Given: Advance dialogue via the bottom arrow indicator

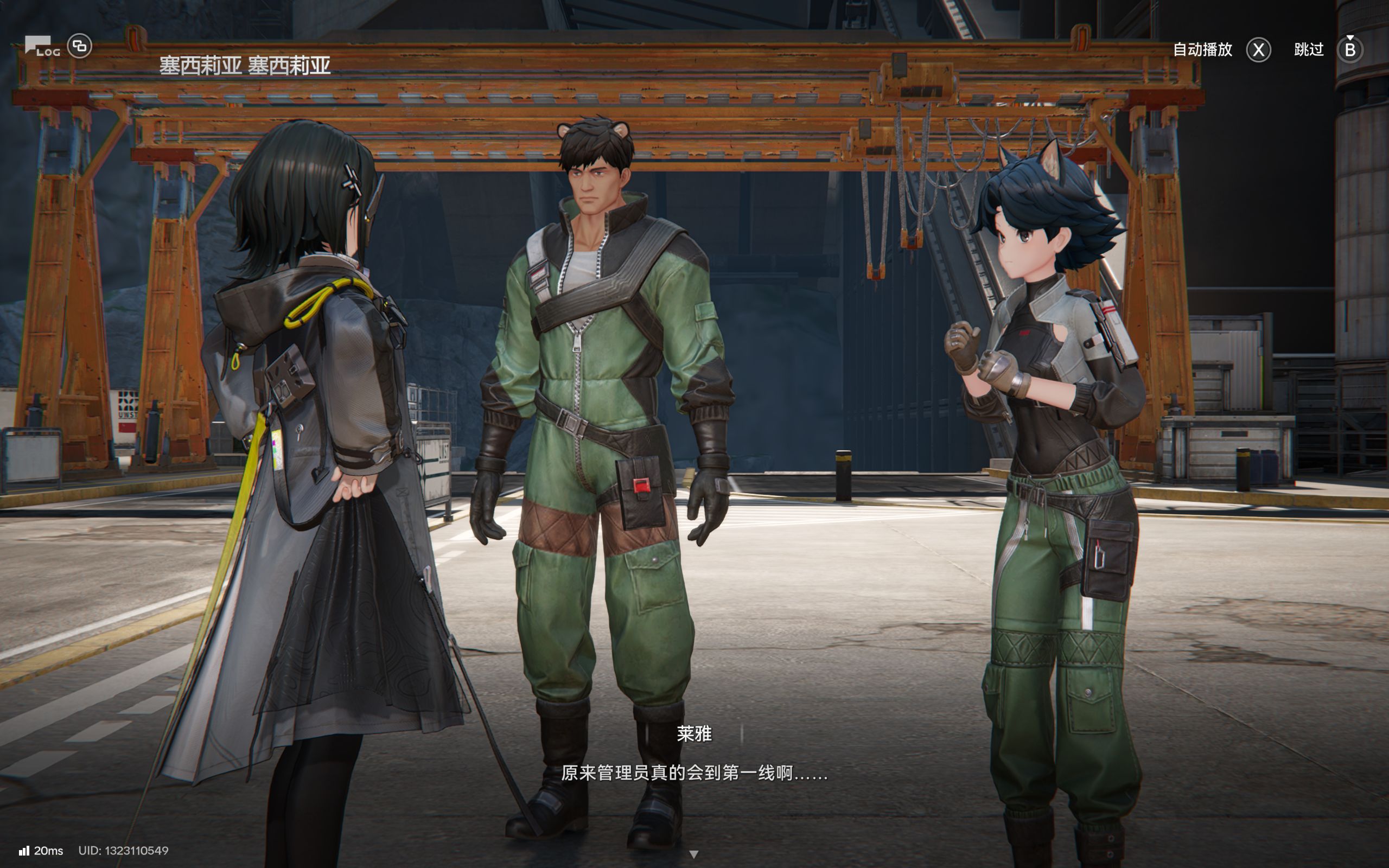Looking at the screenshot, I should pyautogui.click(x=693, y=854).
